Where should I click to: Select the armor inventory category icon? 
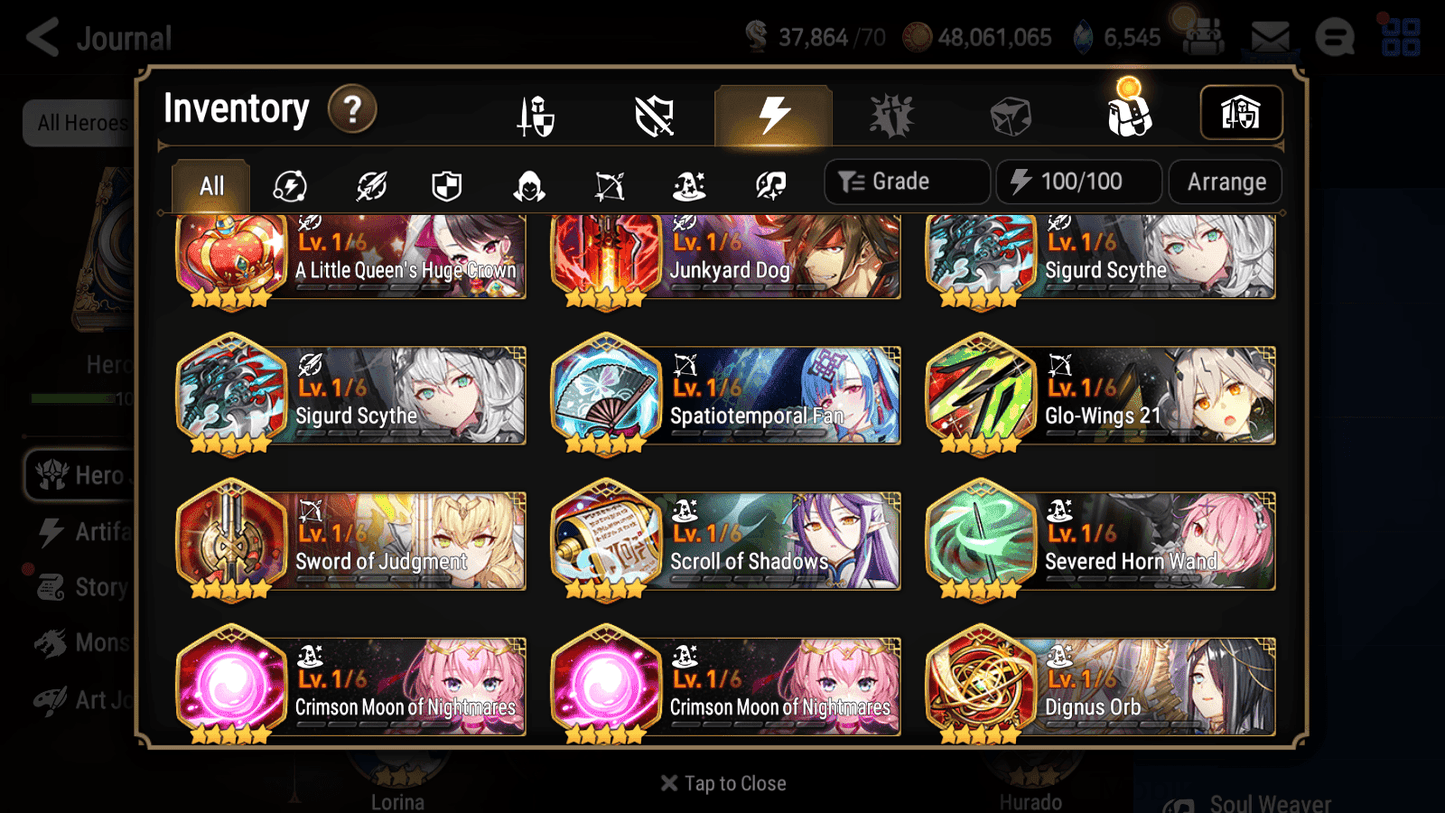(653, 113)
